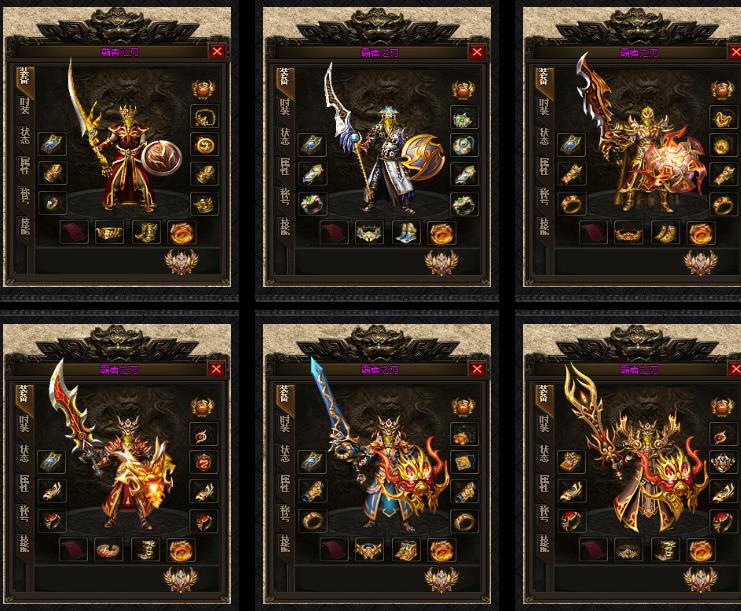The image size is (741, 611).
Task: Click the red cloth slot below the blue-sword warrior
Action: coord(334,549)
